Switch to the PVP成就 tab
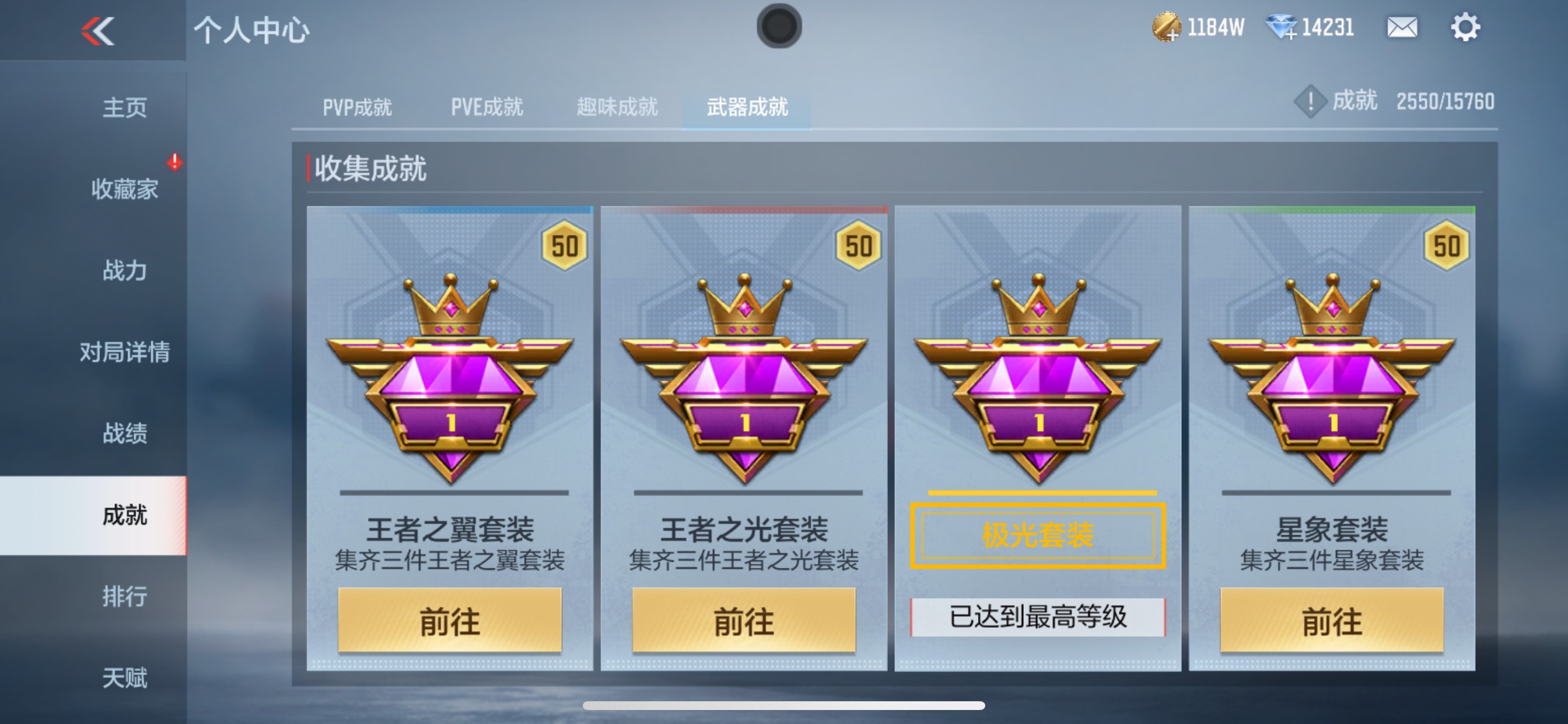 point(356,107)
